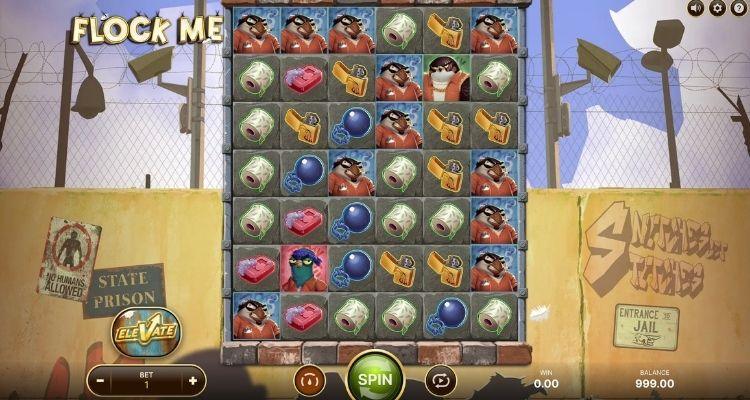
Task: Open settings via the gear icon
Action: tap(717, 8)
